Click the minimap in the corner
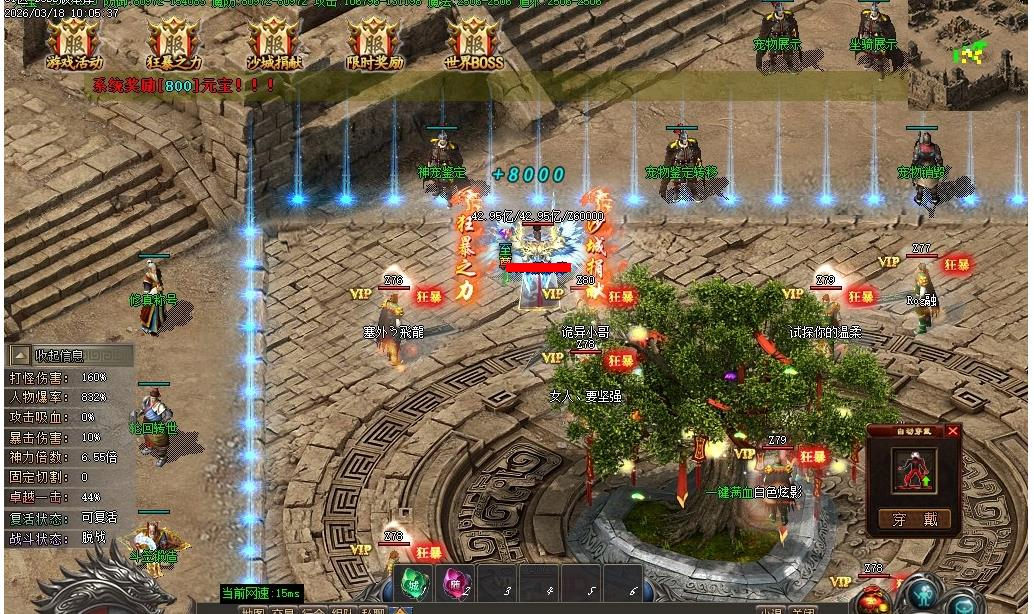This screenshot has width=1034, height=614. (968, 52)
